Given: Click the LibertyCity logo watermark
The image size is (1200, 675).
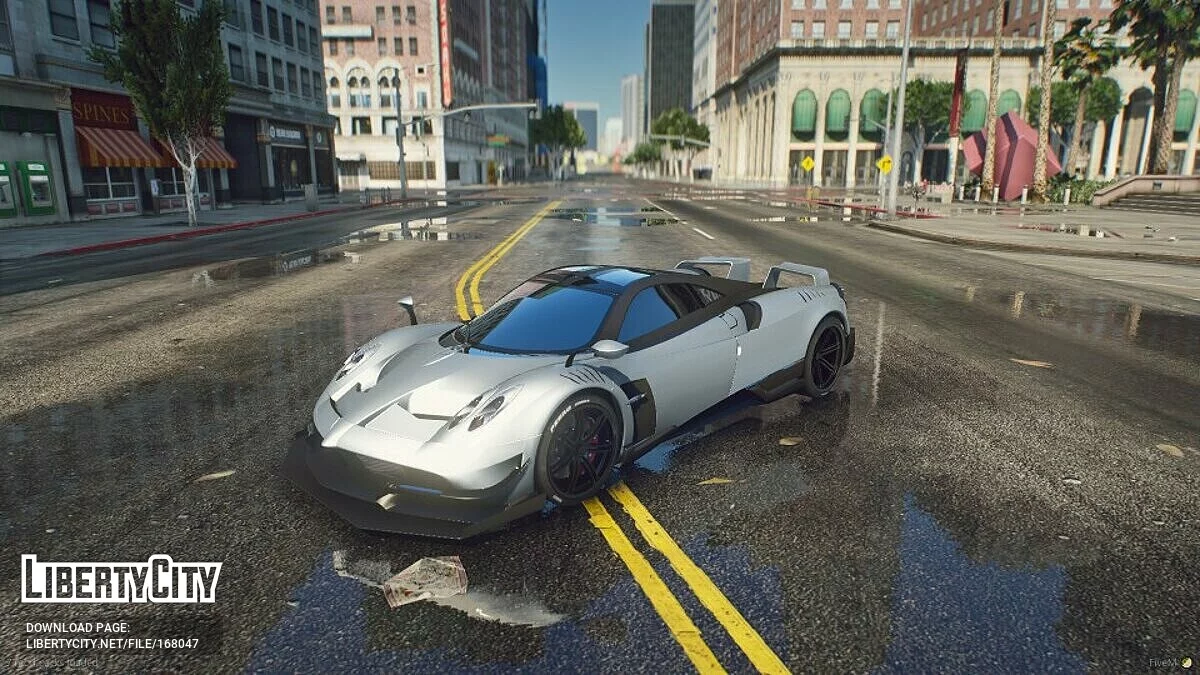Looking at the screenshot, I should [x=121, y=579].
